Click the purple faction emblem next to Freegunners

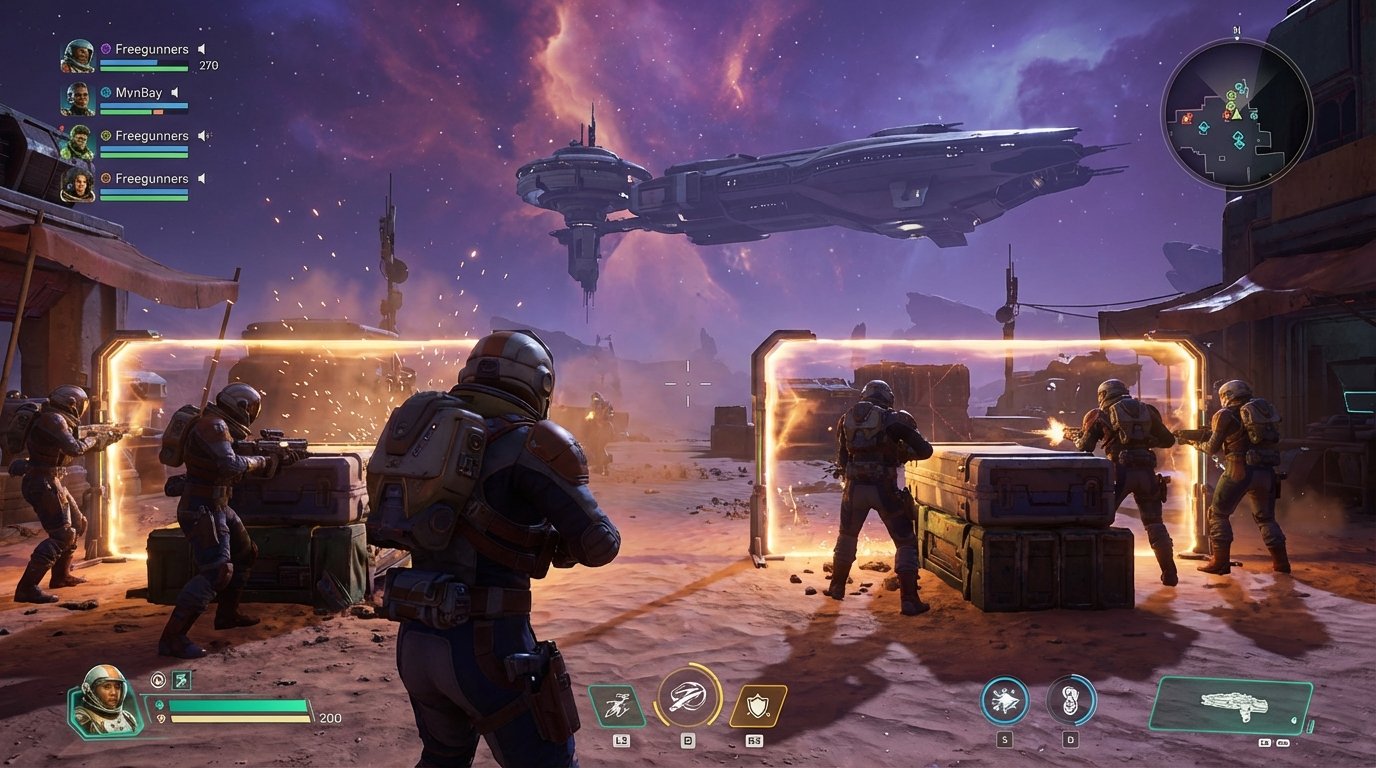point(105,49)
